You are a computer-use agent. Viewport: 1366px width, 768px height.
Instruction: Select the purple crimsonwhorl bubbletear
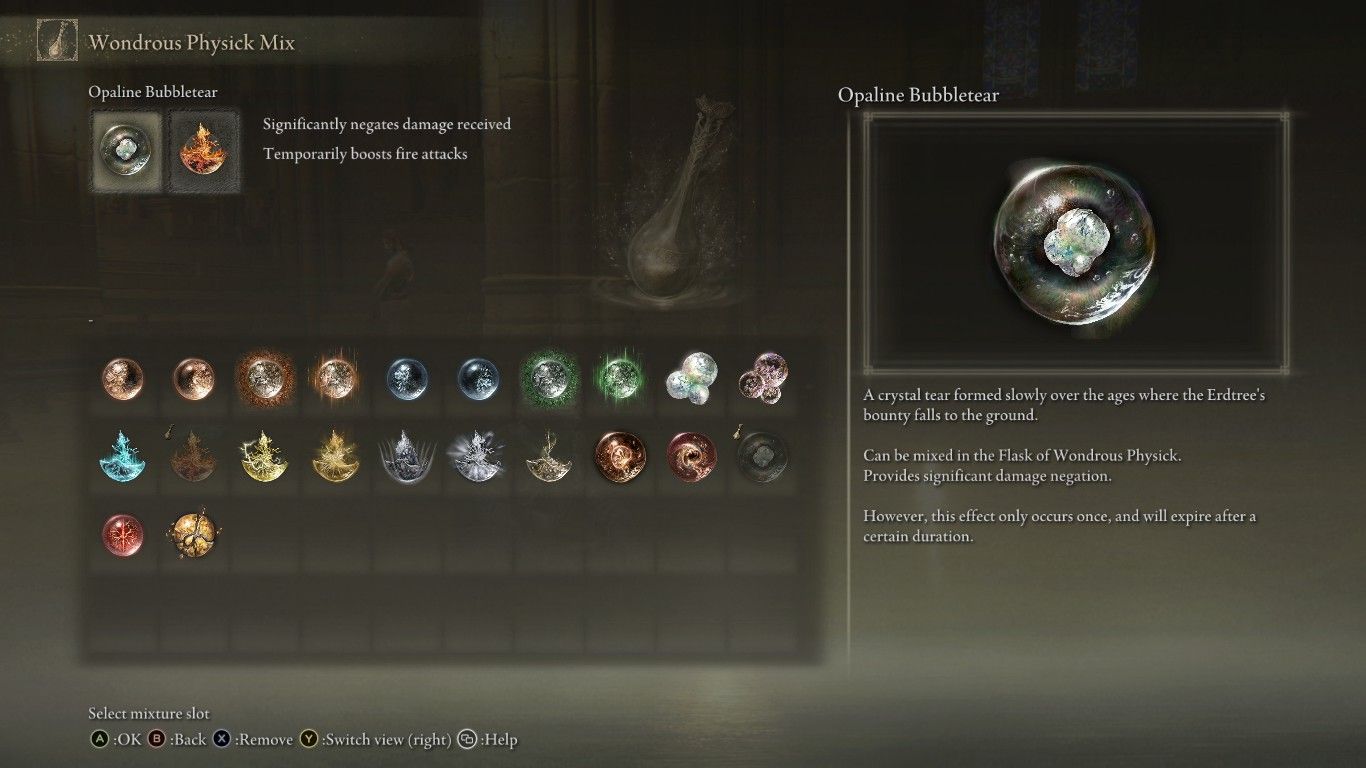764,378
